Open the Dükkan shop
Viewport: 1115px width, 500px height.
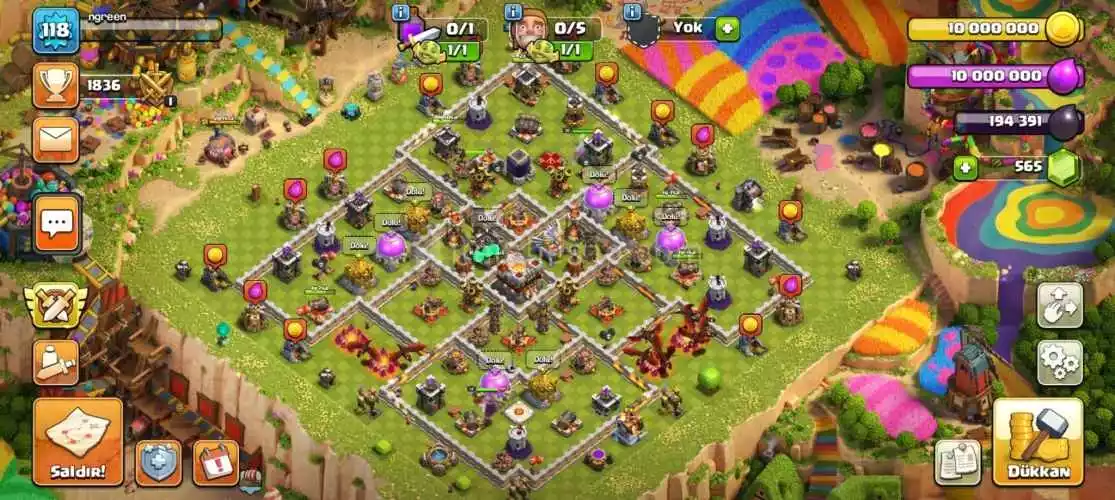(1038, 442)
